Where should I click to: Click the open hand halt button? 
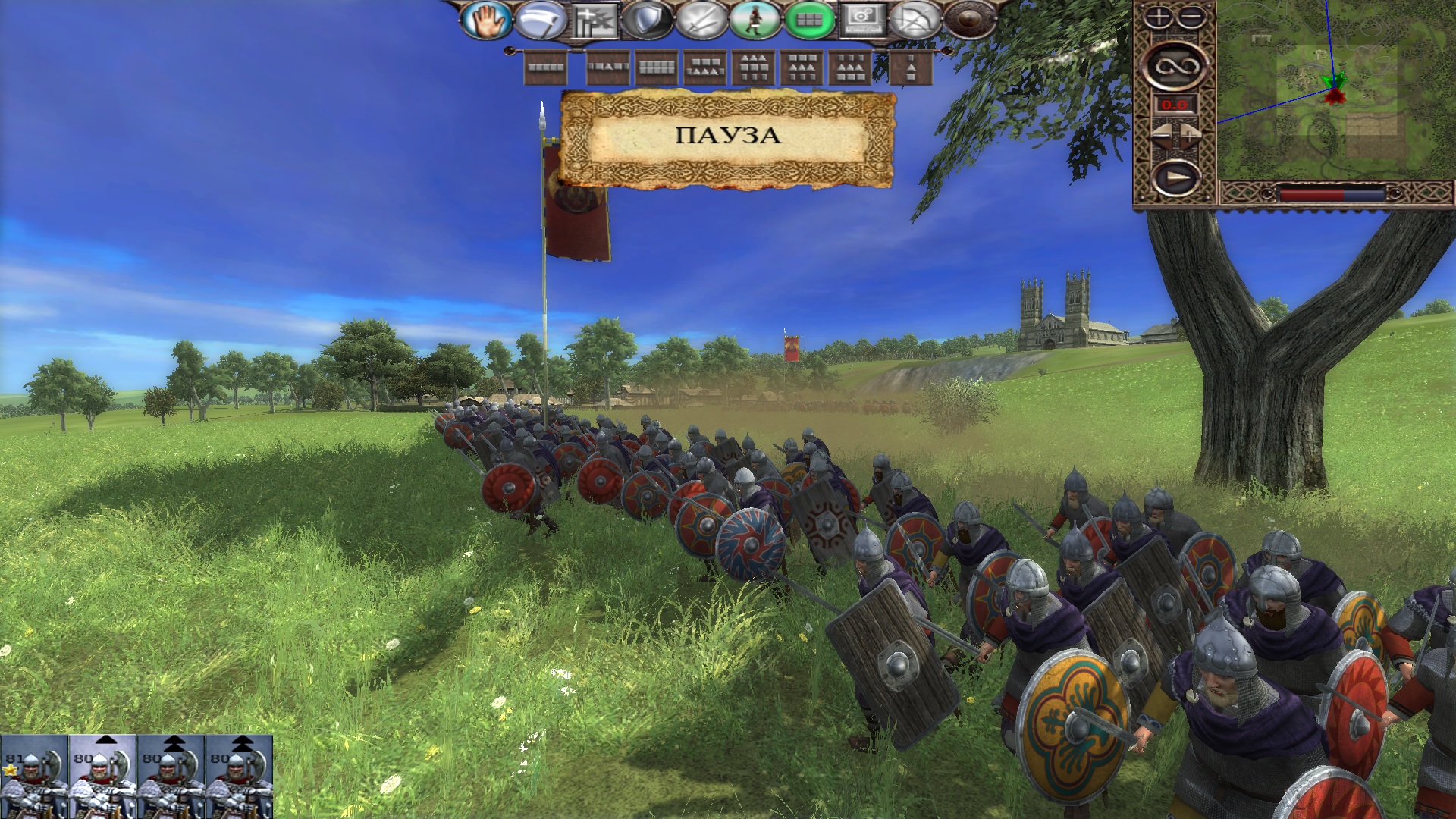[485, 20]
